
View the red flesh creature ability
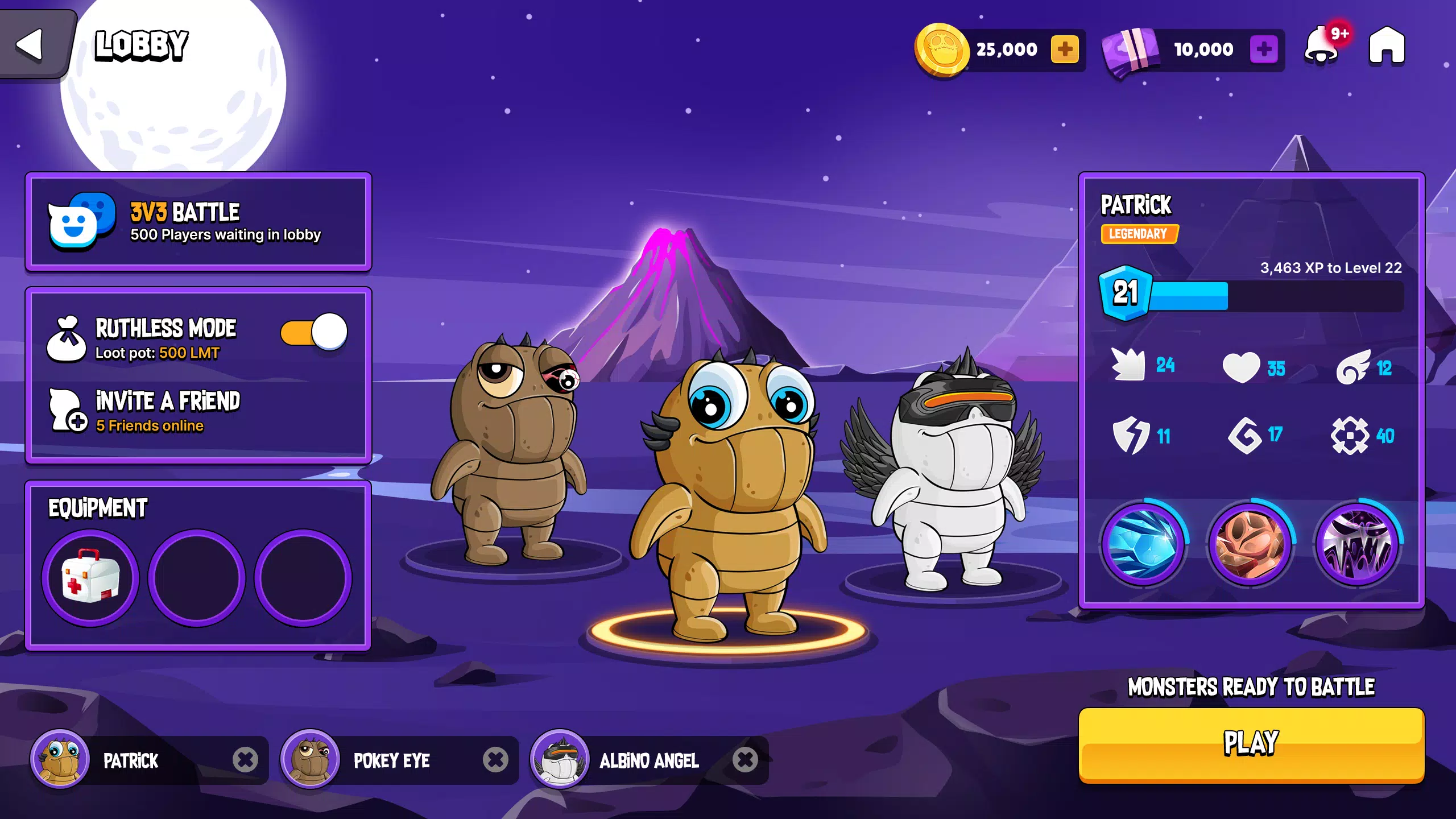coord(1250,544)
